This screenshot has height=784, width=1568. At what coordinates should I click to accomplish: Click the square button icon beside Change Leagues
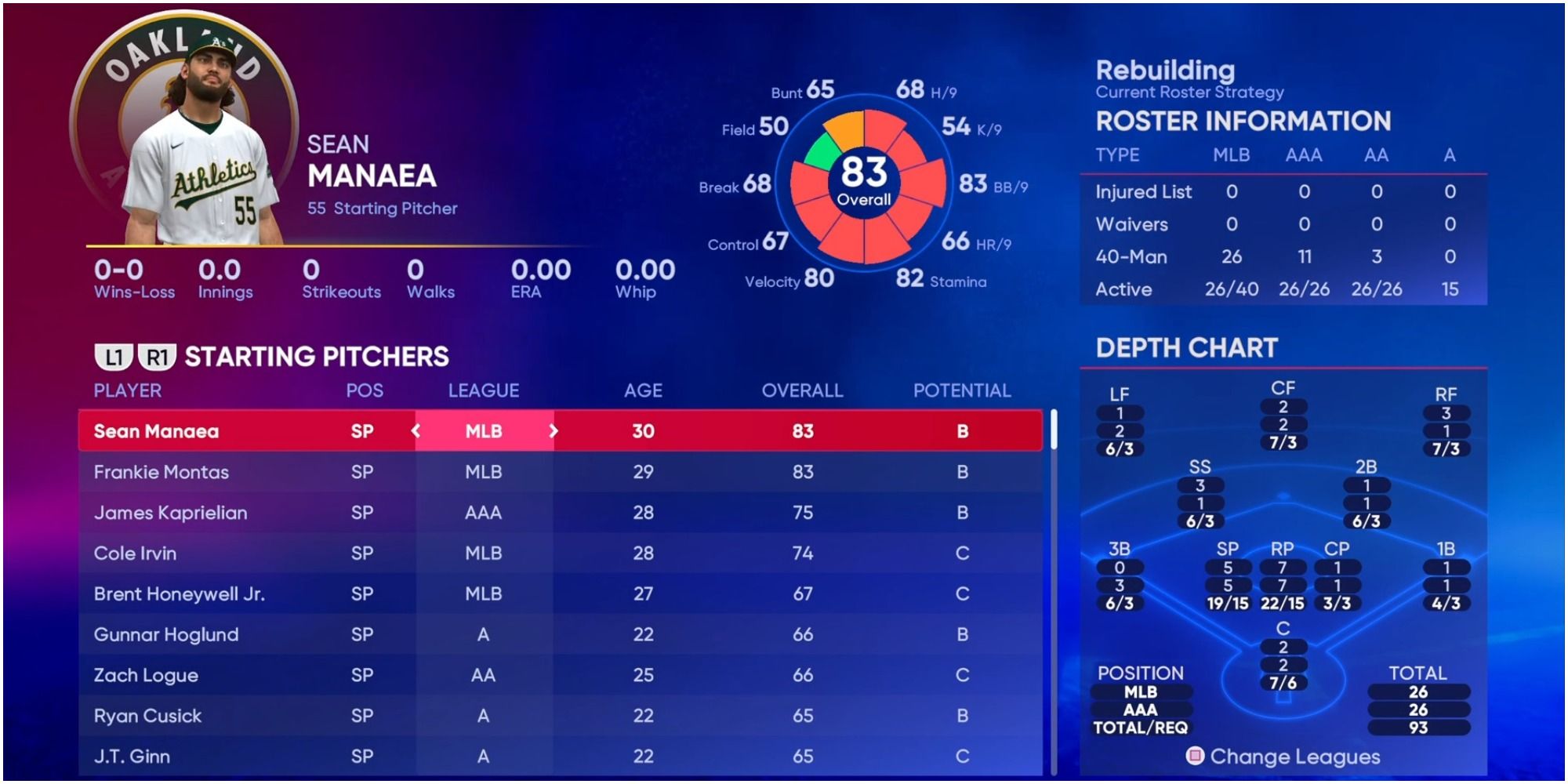coord(1195,758)
